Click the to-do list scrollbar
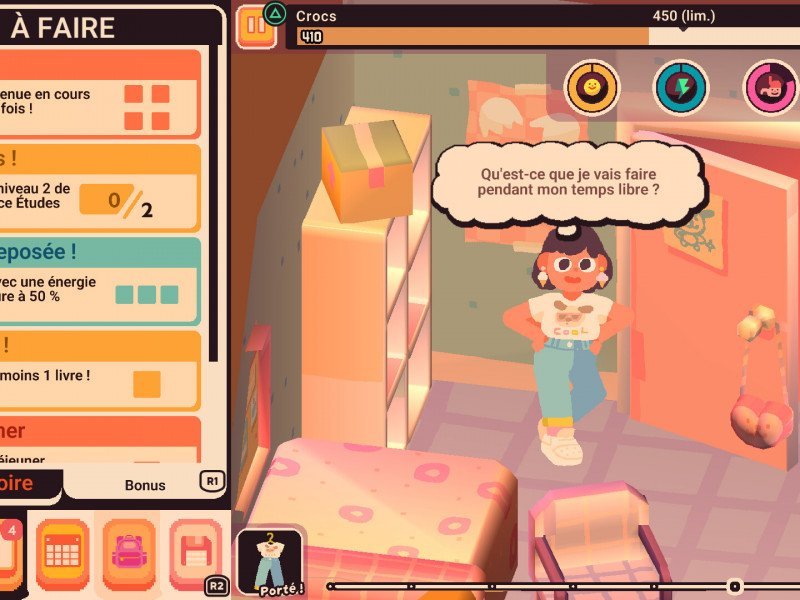800x600 pixels. (212, 200)
